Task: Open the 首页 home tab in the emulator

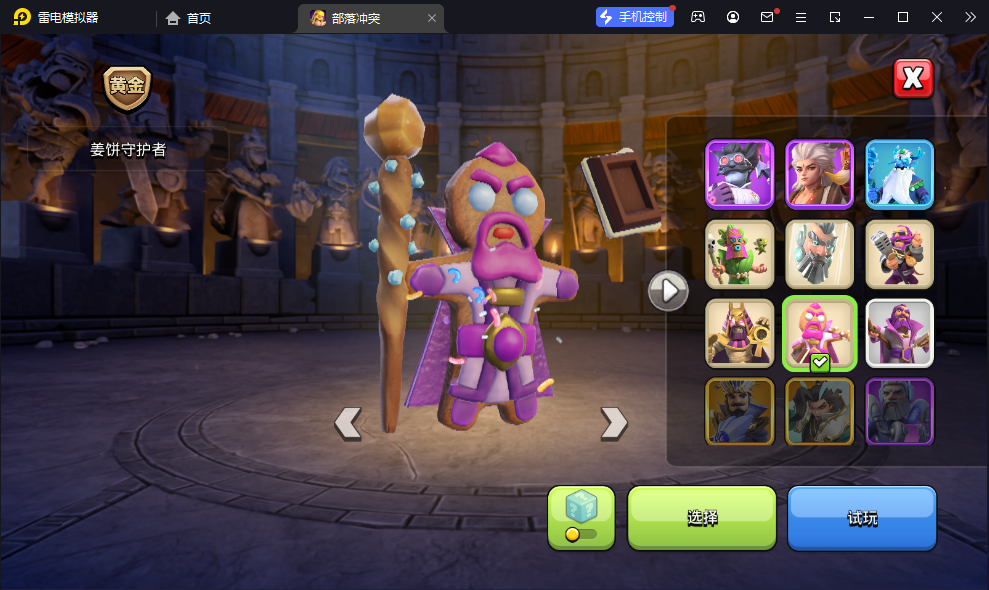Action: [189, 18]
